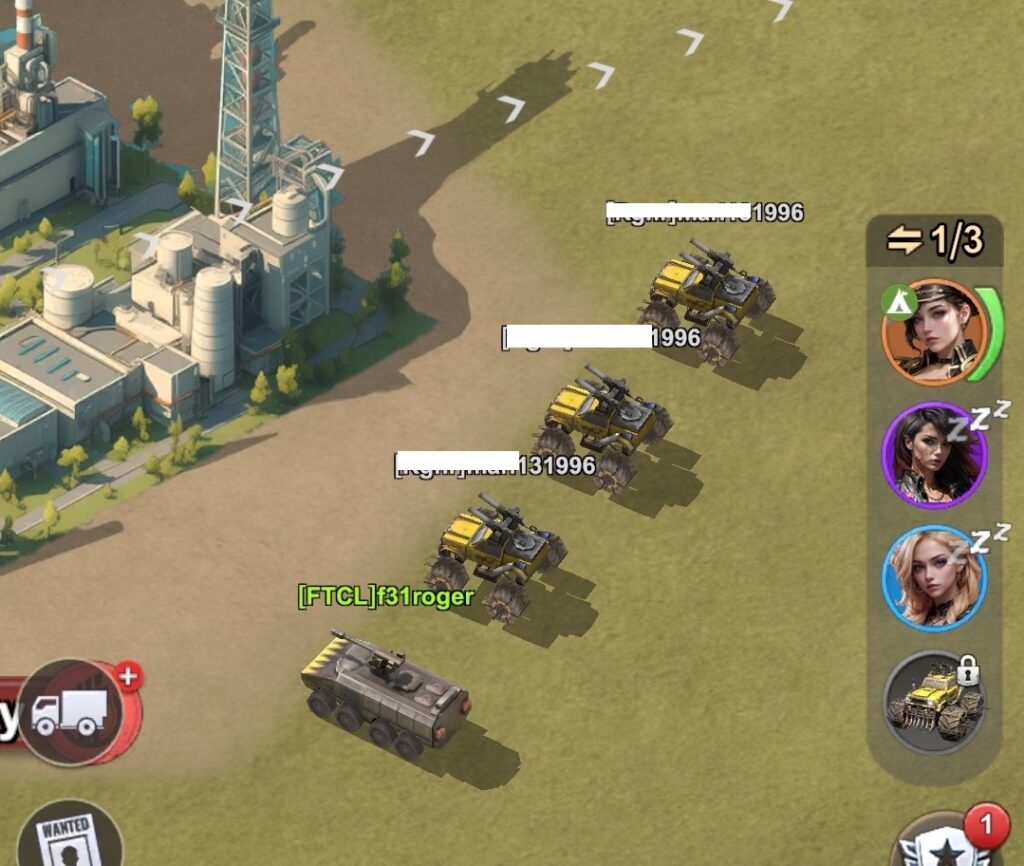
Task: Choose the purple-ringed sleeping hero portrait
Action: [x=934, y=456]
